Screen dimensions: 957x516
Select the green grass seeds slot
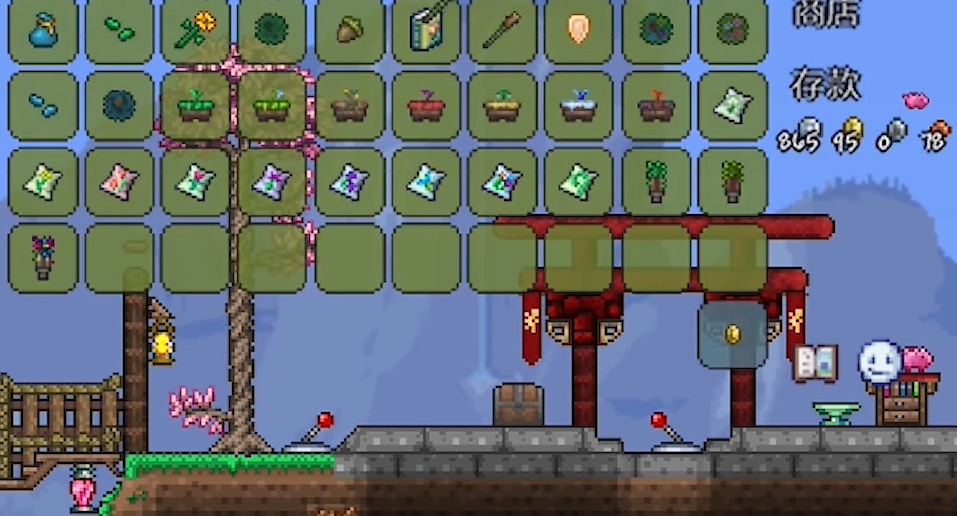(119, 30)
